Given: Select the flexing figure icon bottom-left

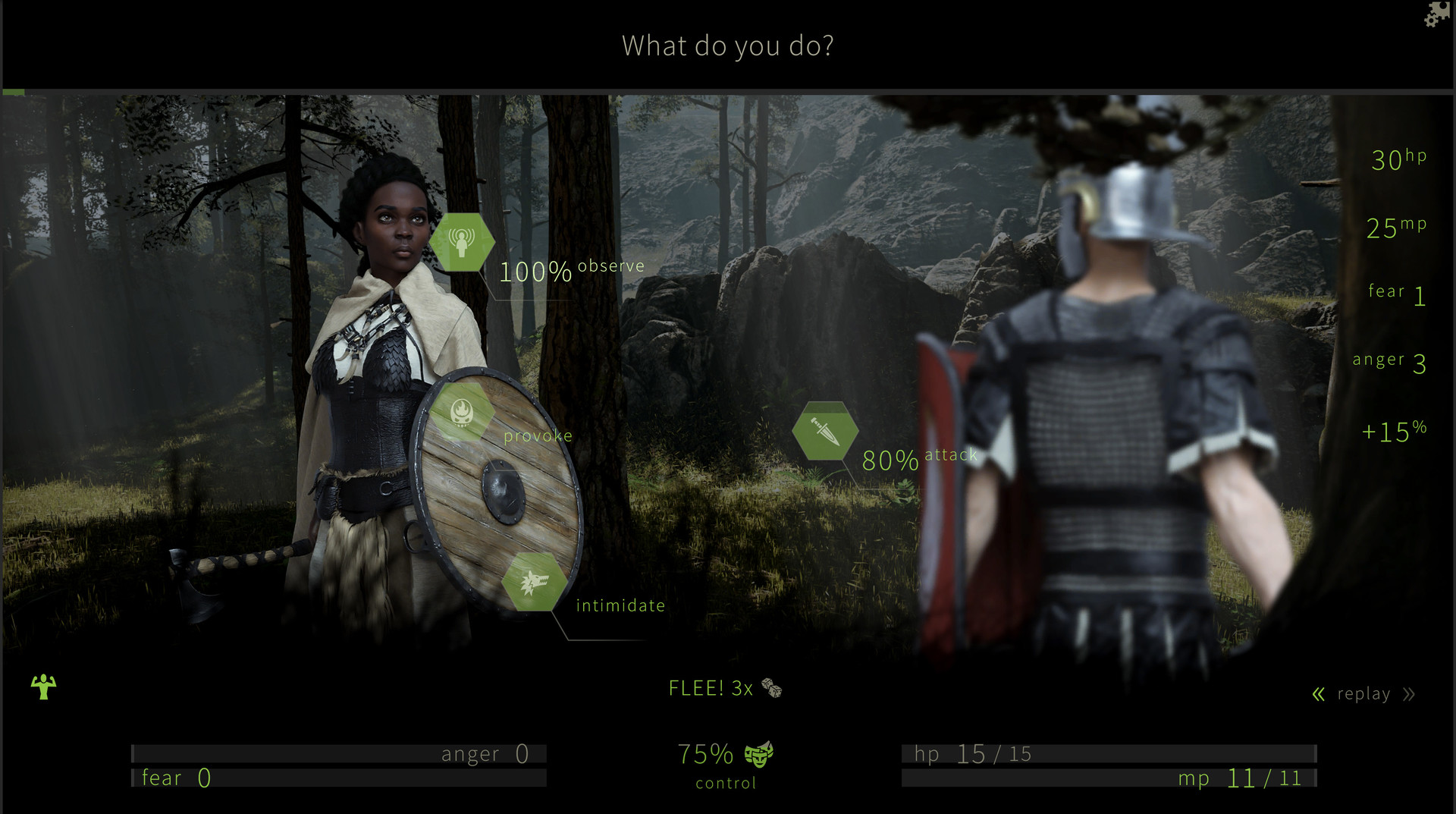Looking at the screenshot, I should (43, 687).
